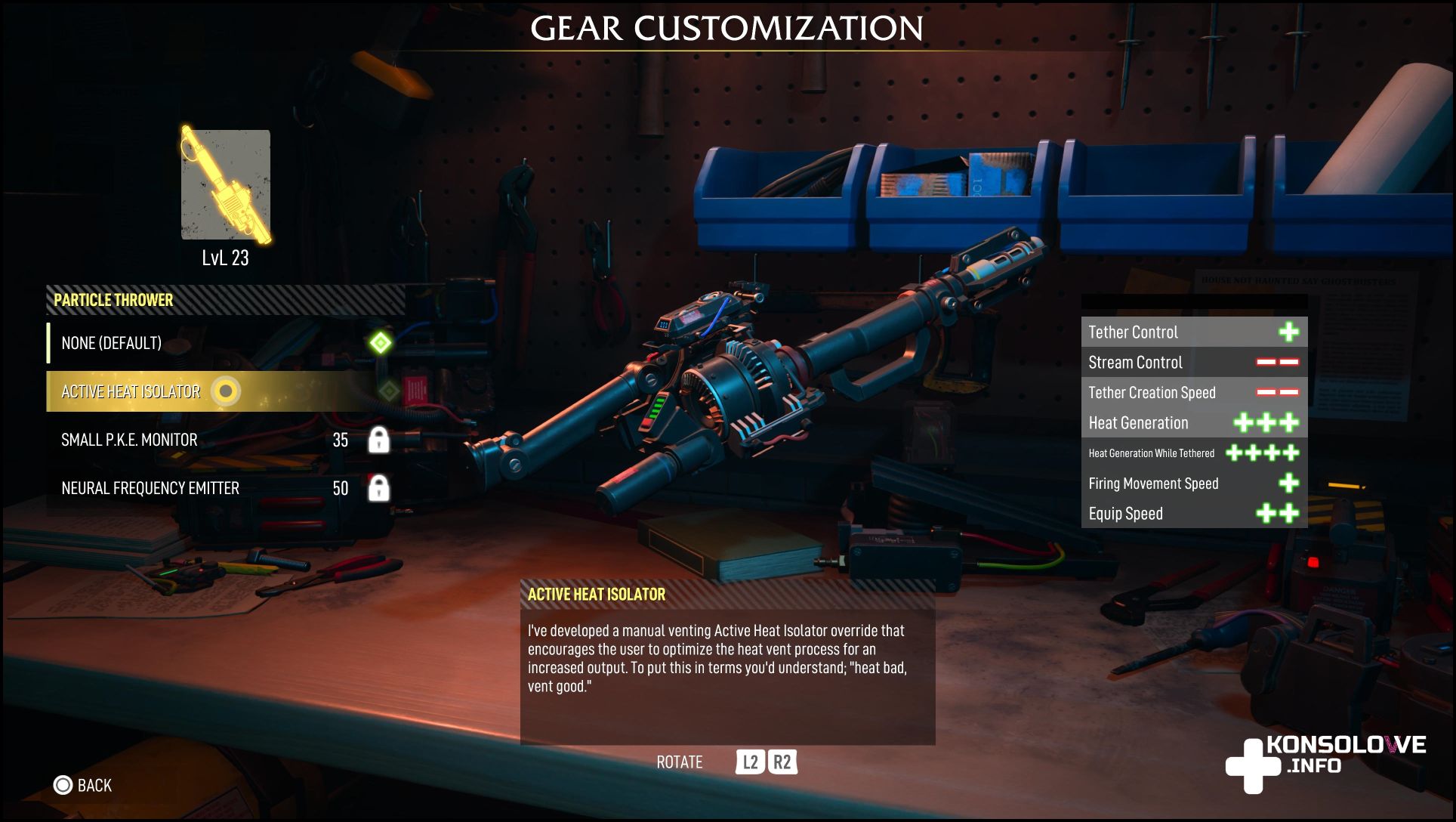The width and height of the screenshot is (1456, 822).
Task: Go back with the Back button
Action: point(83,786)
